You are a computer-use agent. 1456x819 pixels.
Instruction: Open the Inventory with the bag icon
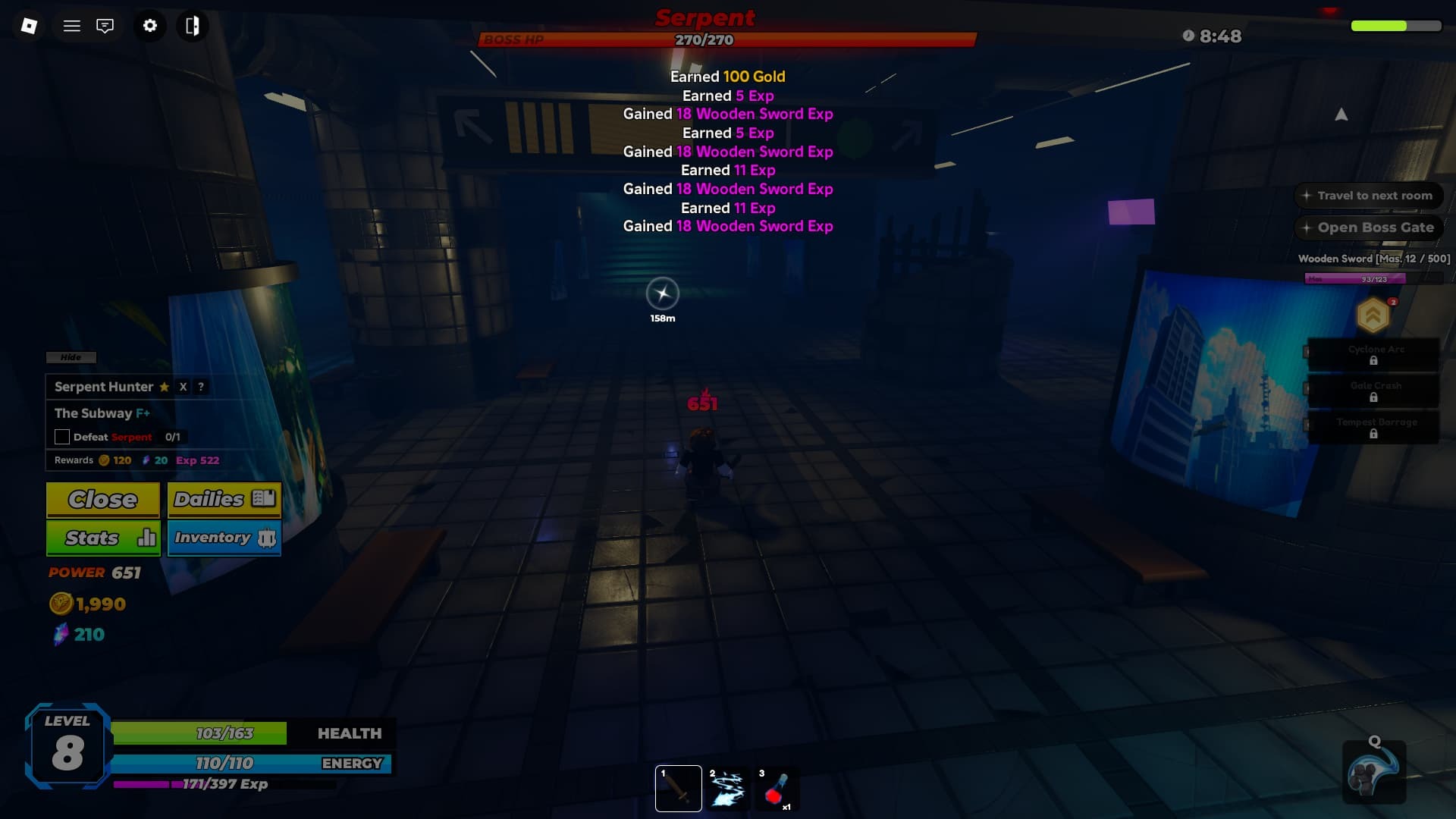click(224, 538)
